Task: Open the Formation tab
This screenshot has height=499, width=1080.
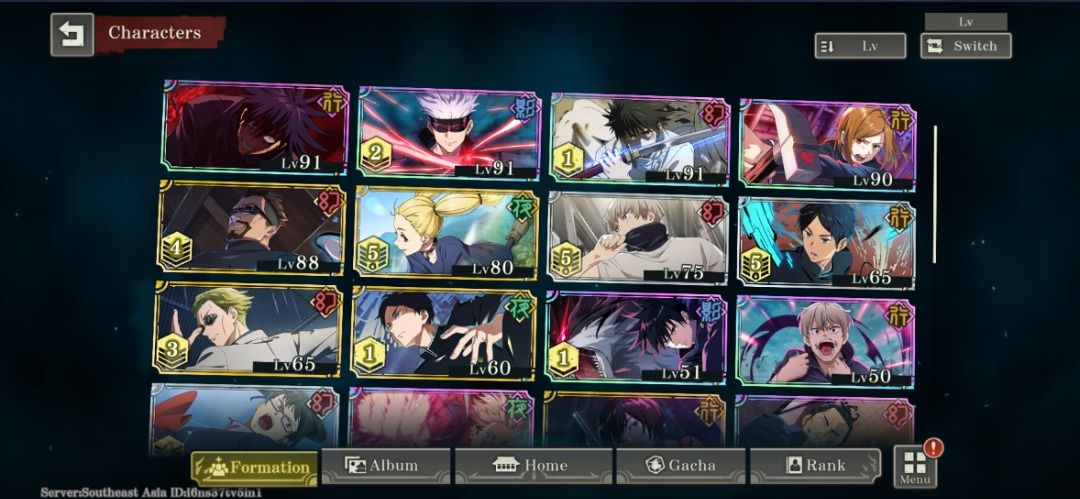Action: coord(255,467)
